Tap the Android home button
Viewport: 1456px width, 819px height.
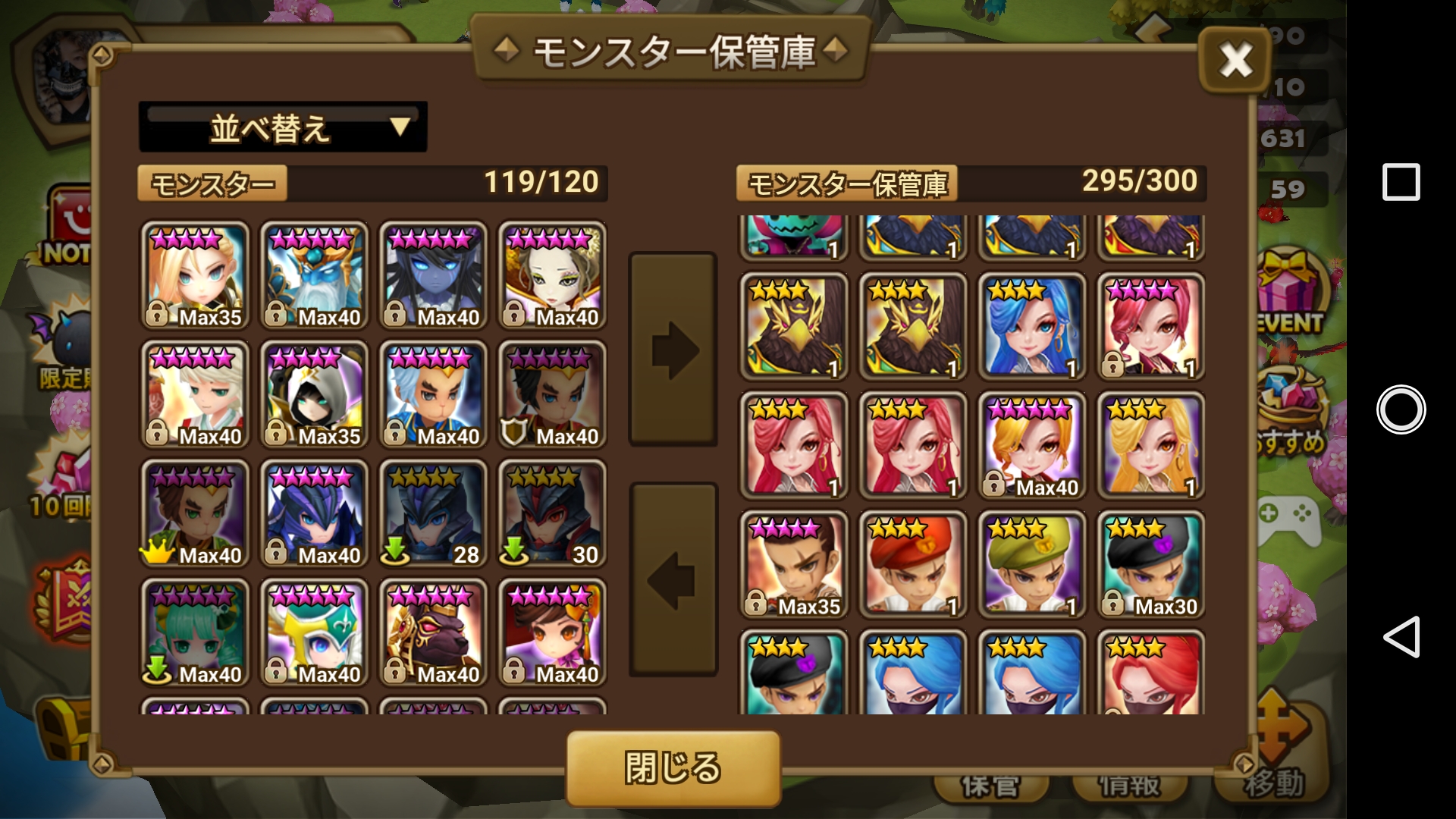pos(1401,409)
